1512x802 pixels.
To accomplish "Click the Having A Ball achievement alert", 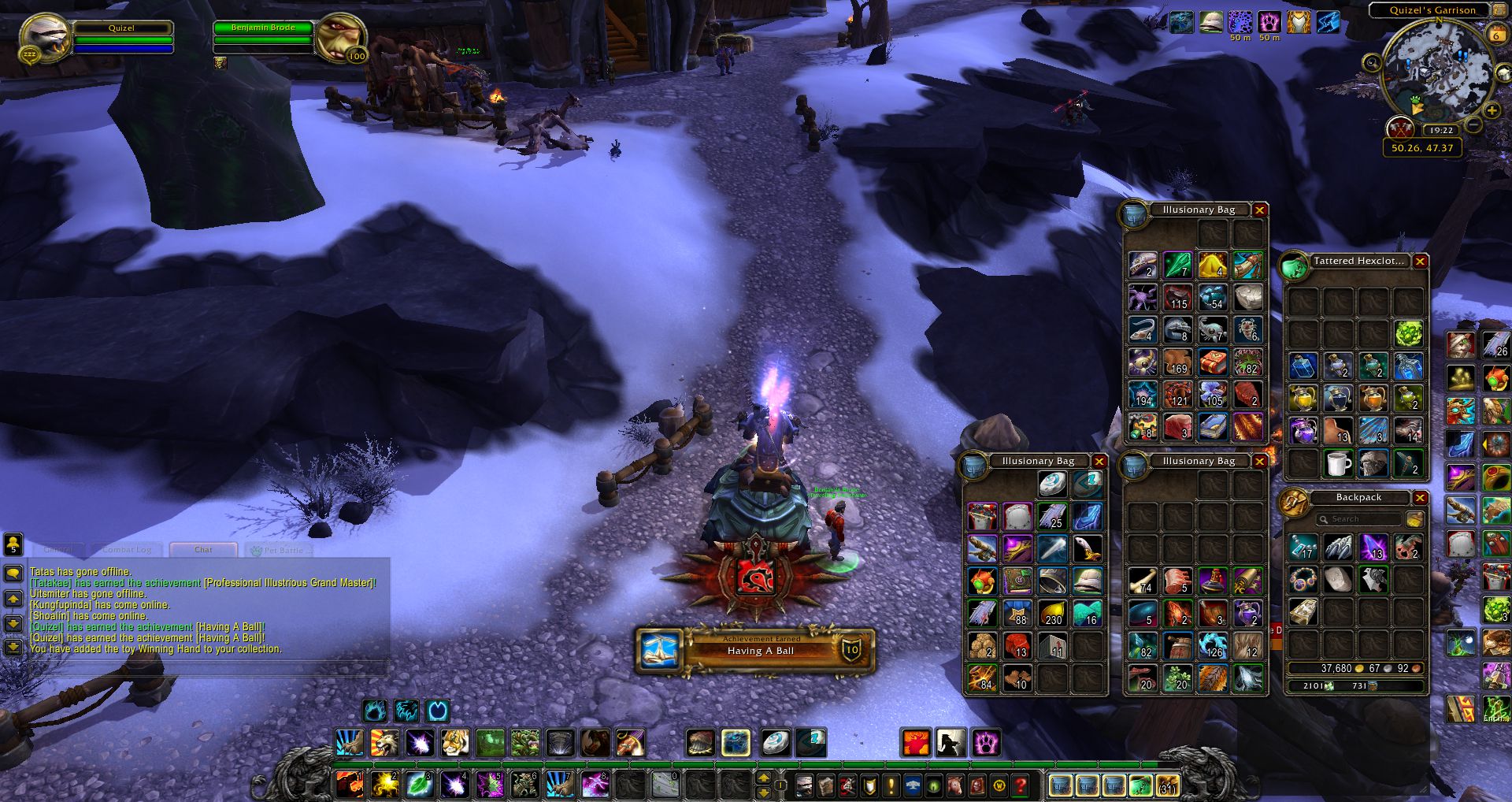I will (x=754, y=650).
